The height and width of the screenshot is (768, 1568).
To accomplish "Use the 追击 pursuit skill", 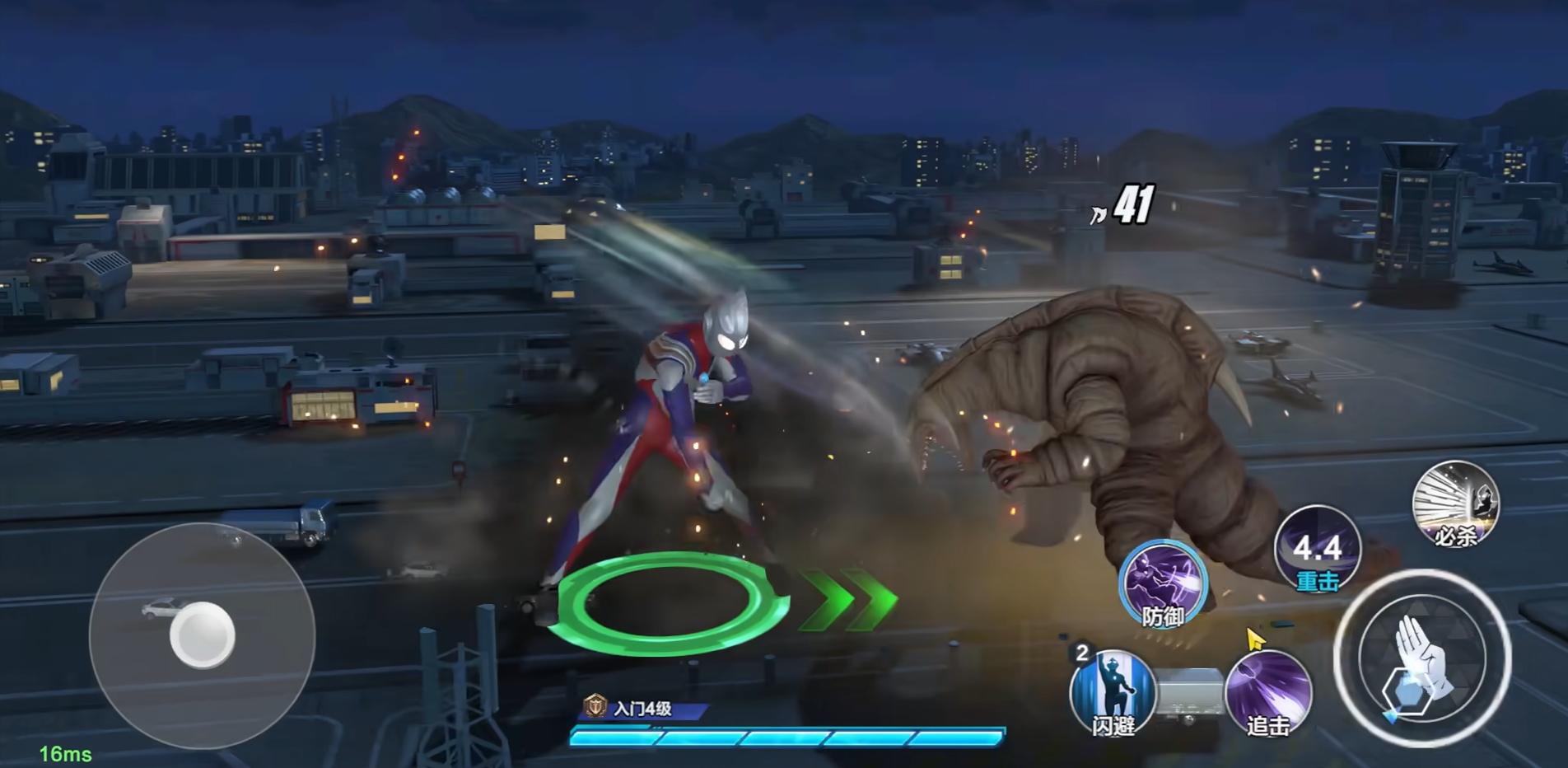I will tap(1268, 691).
